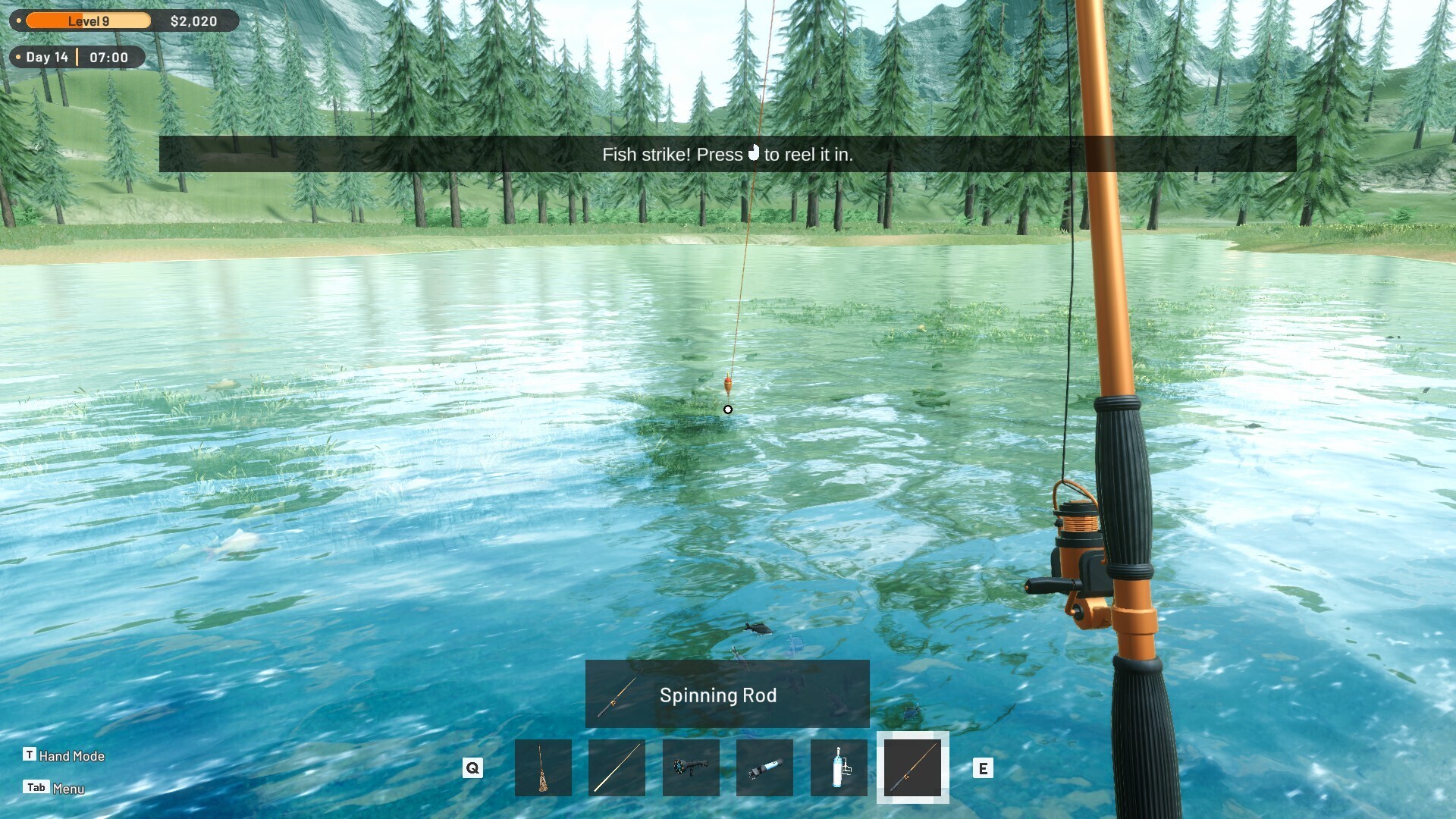Expand the Level 9 player stats bar
The image size is (1456, 819).
click(x=87, y=20)
